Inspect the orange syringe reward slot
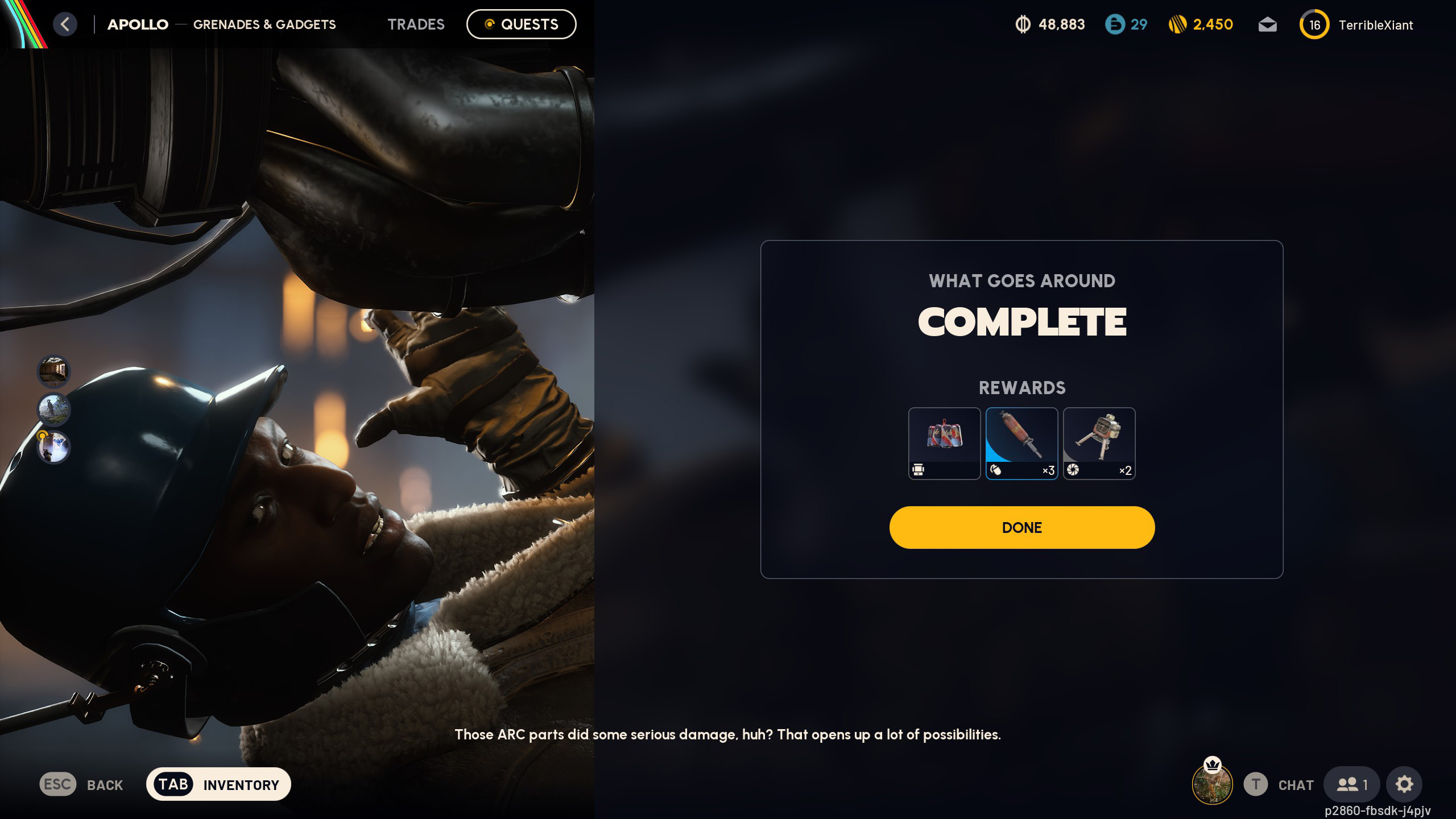 click(x=1021, y=443)
